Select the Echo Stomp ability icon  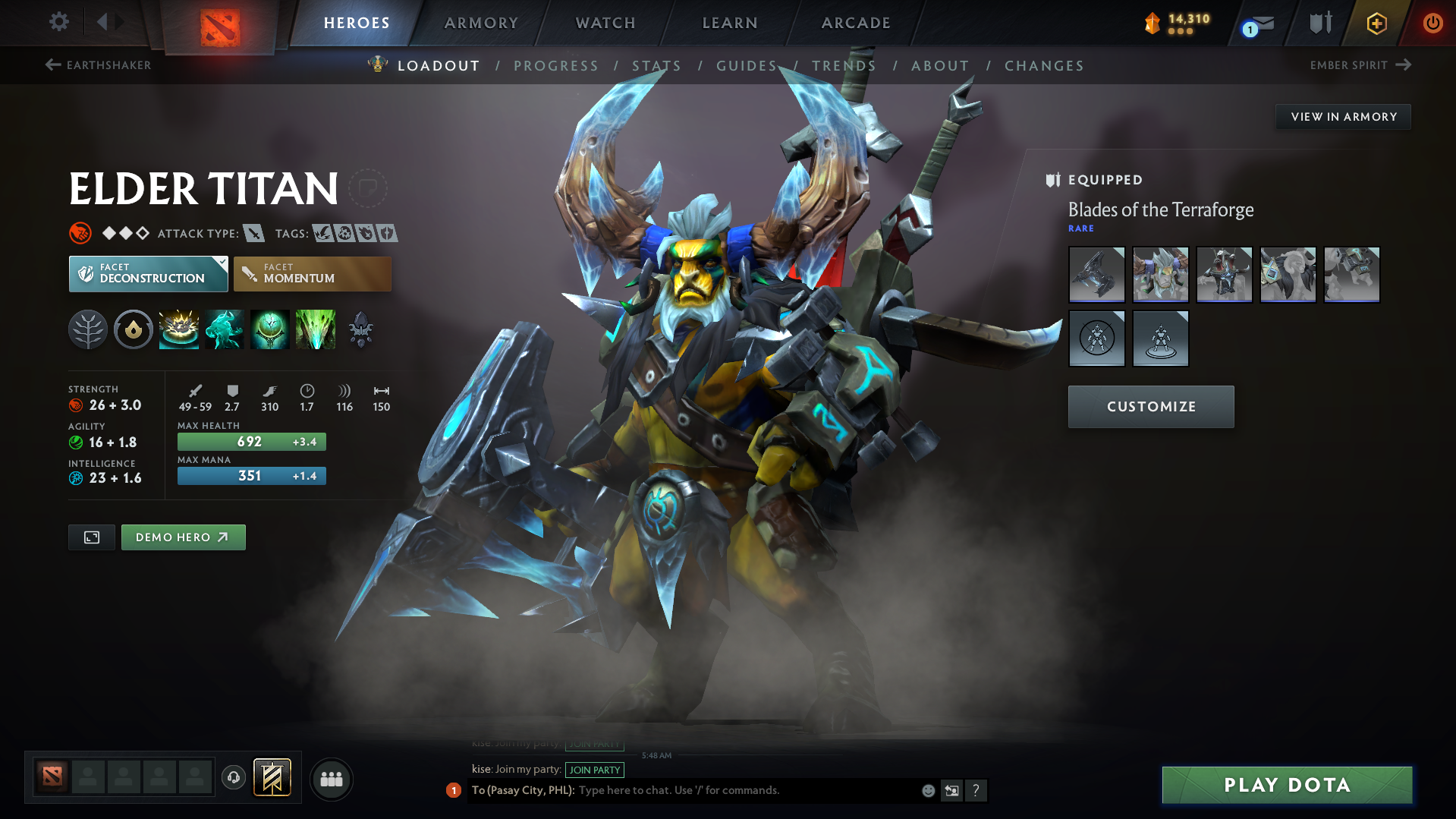178,329
